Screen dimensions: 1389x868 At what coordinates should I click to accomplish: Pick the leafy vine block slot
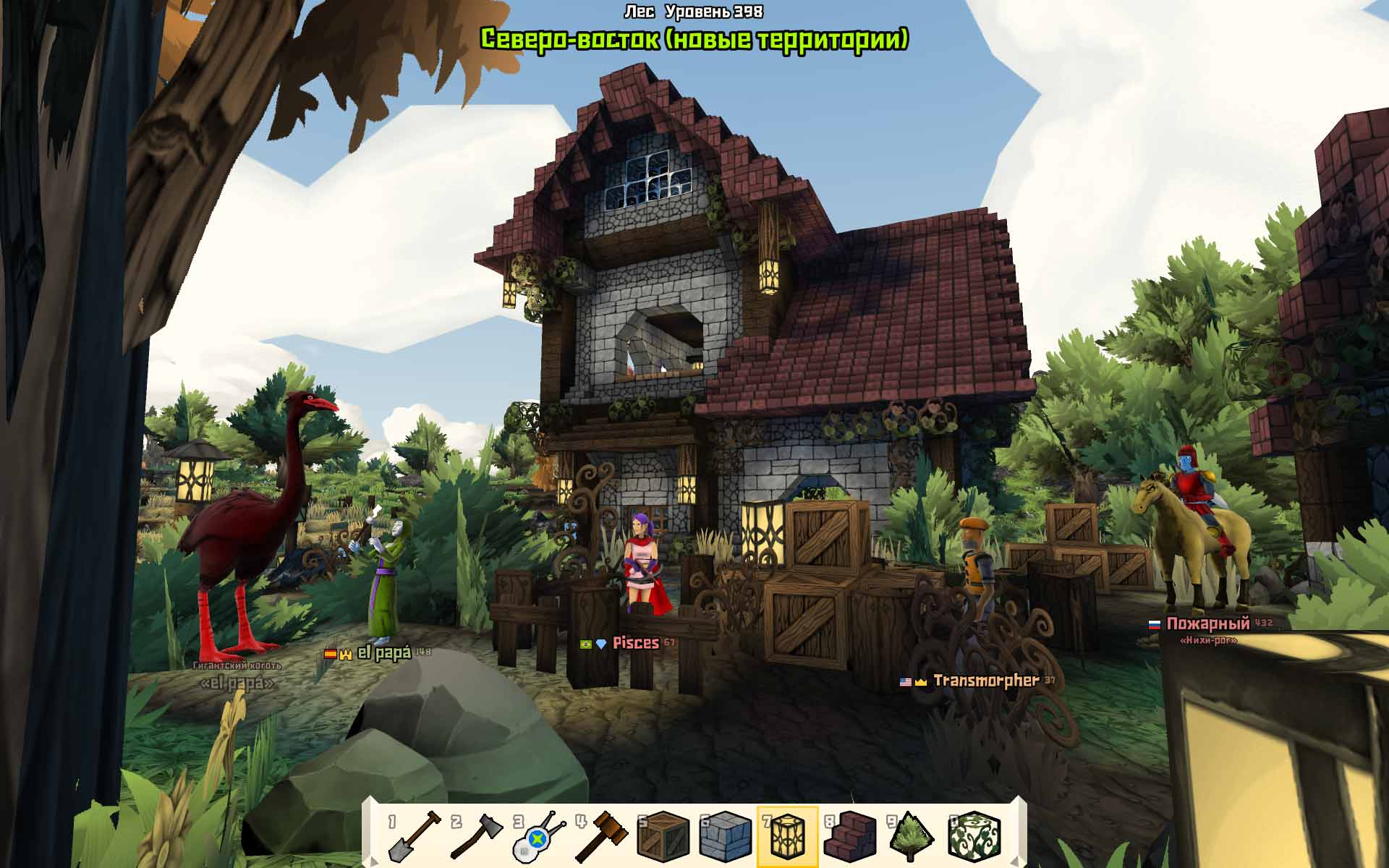(x=974, y=836)
